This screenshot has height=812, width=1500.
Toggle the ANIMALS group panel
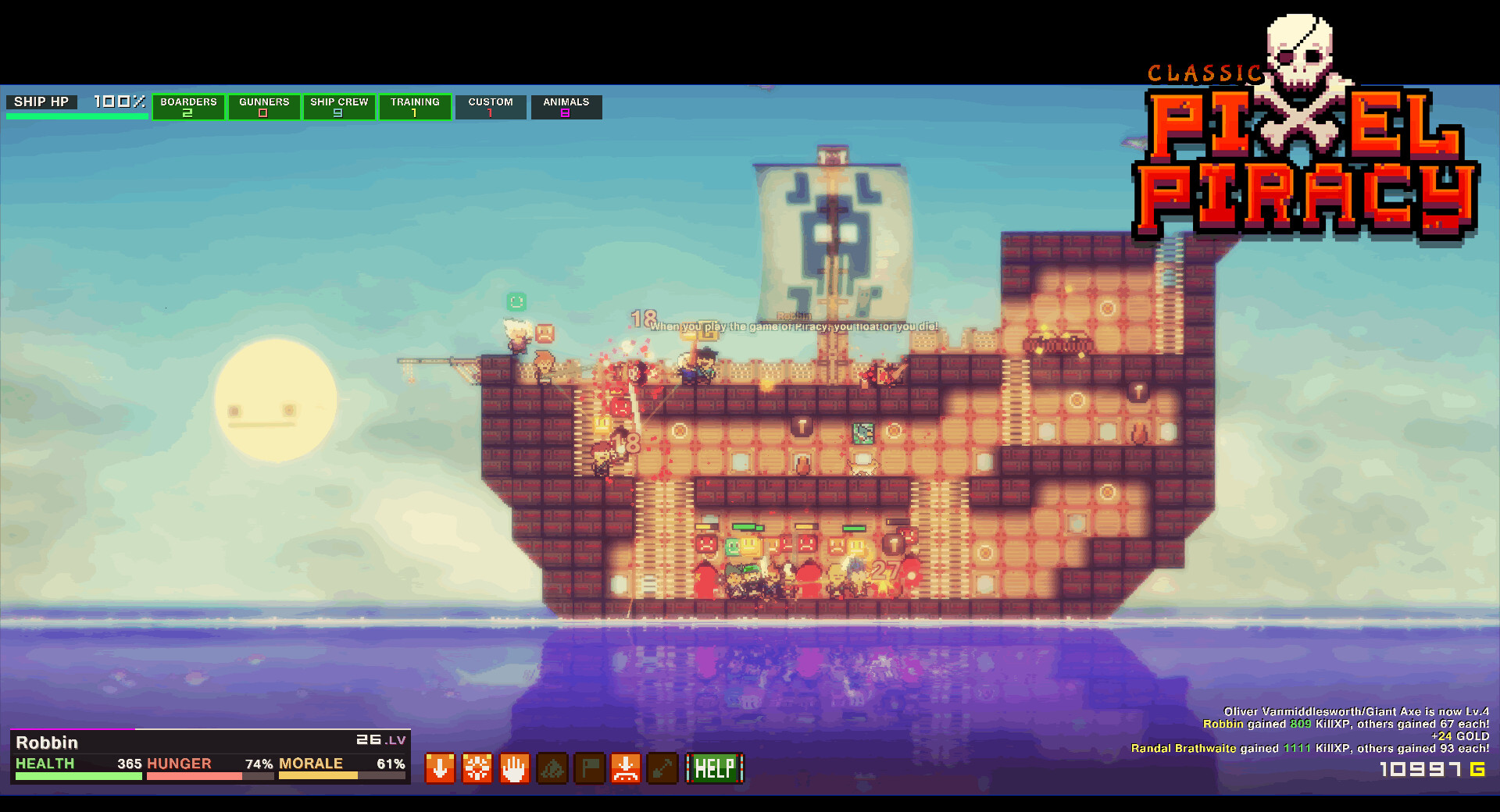[x=566, y=107]
